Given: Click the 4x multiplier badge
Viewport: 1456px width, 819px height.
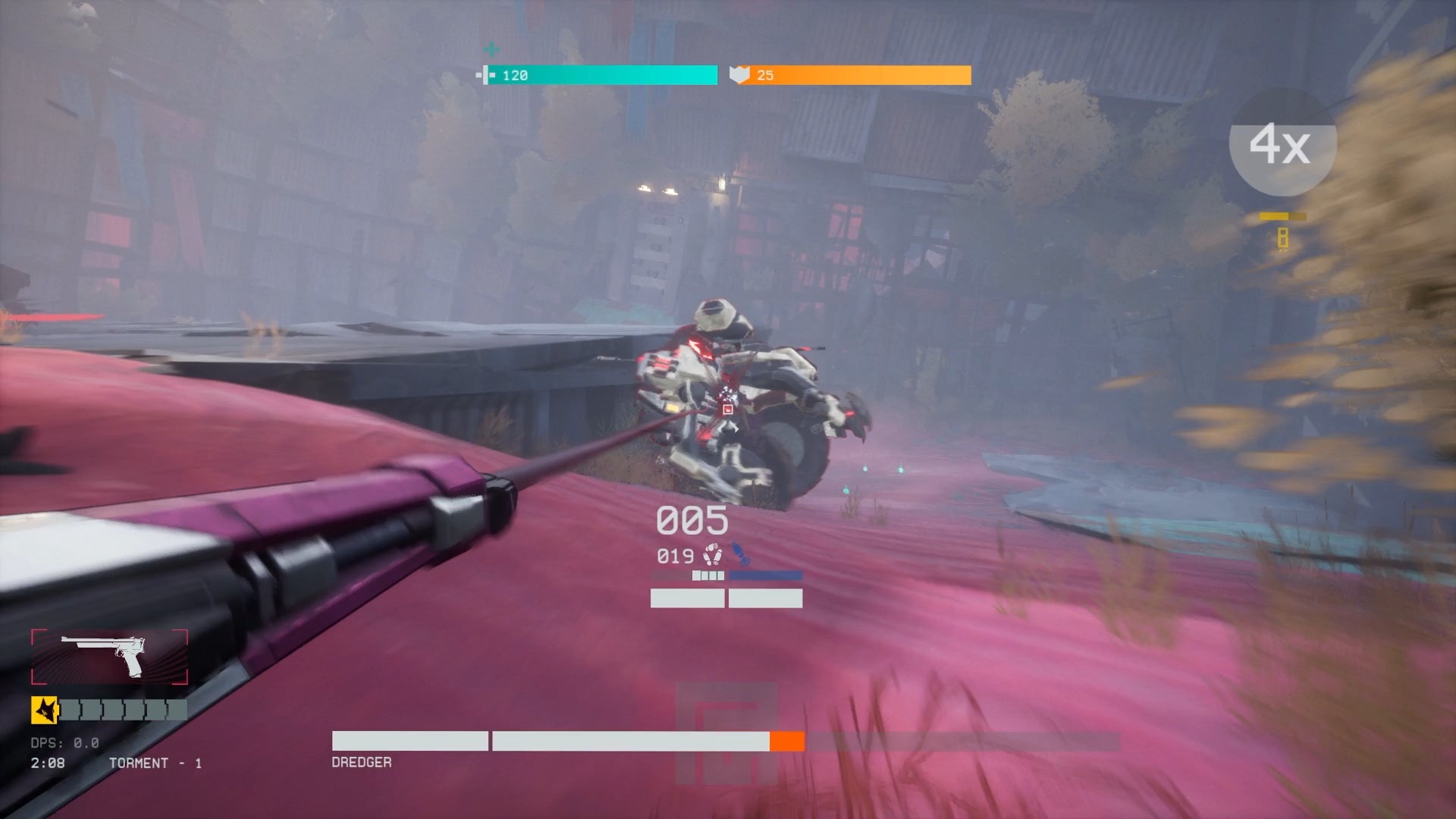Looking at the screenshot, I should click(x=1282, y=143).
